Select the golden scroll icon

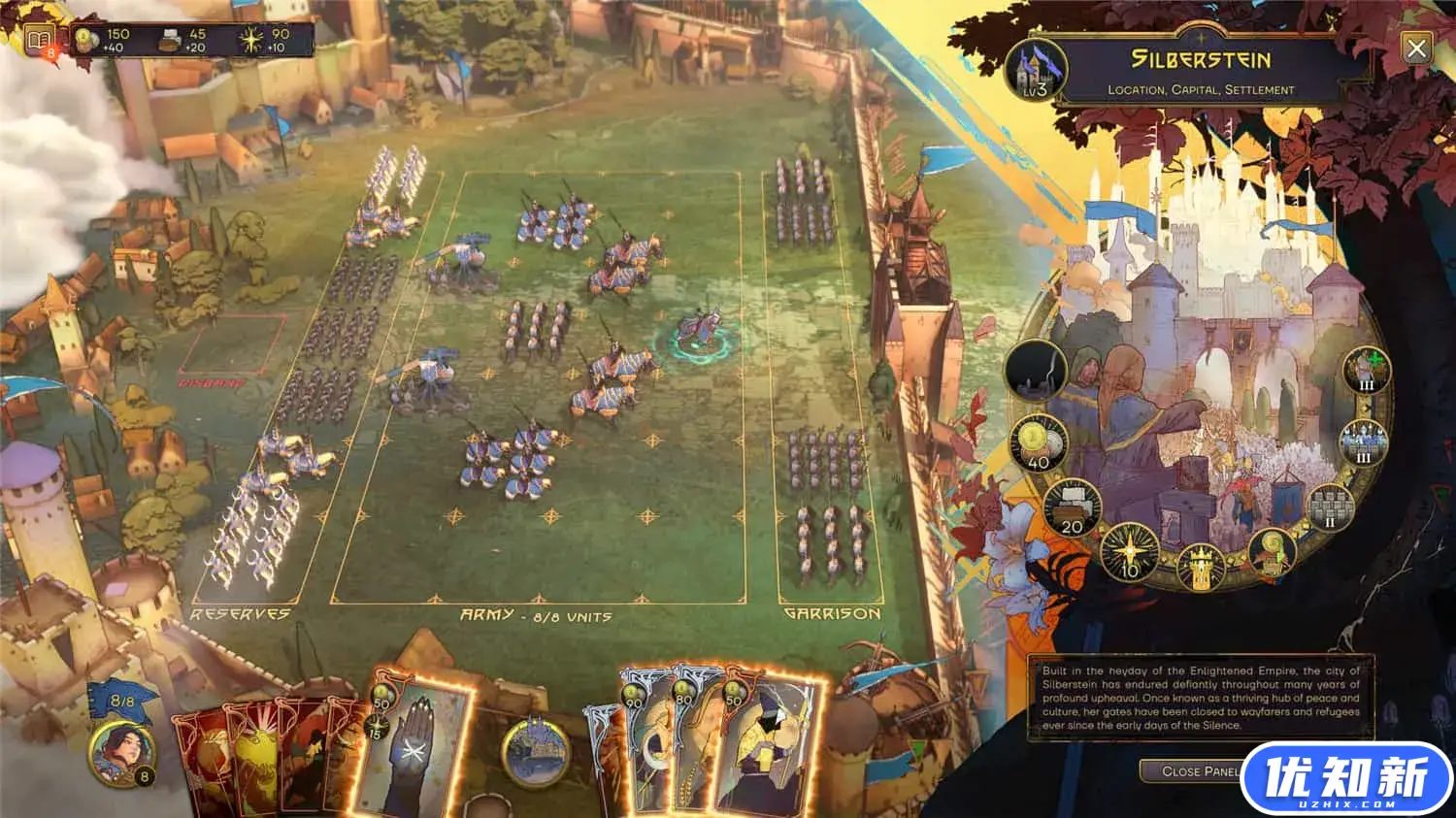coord(1272,552)
